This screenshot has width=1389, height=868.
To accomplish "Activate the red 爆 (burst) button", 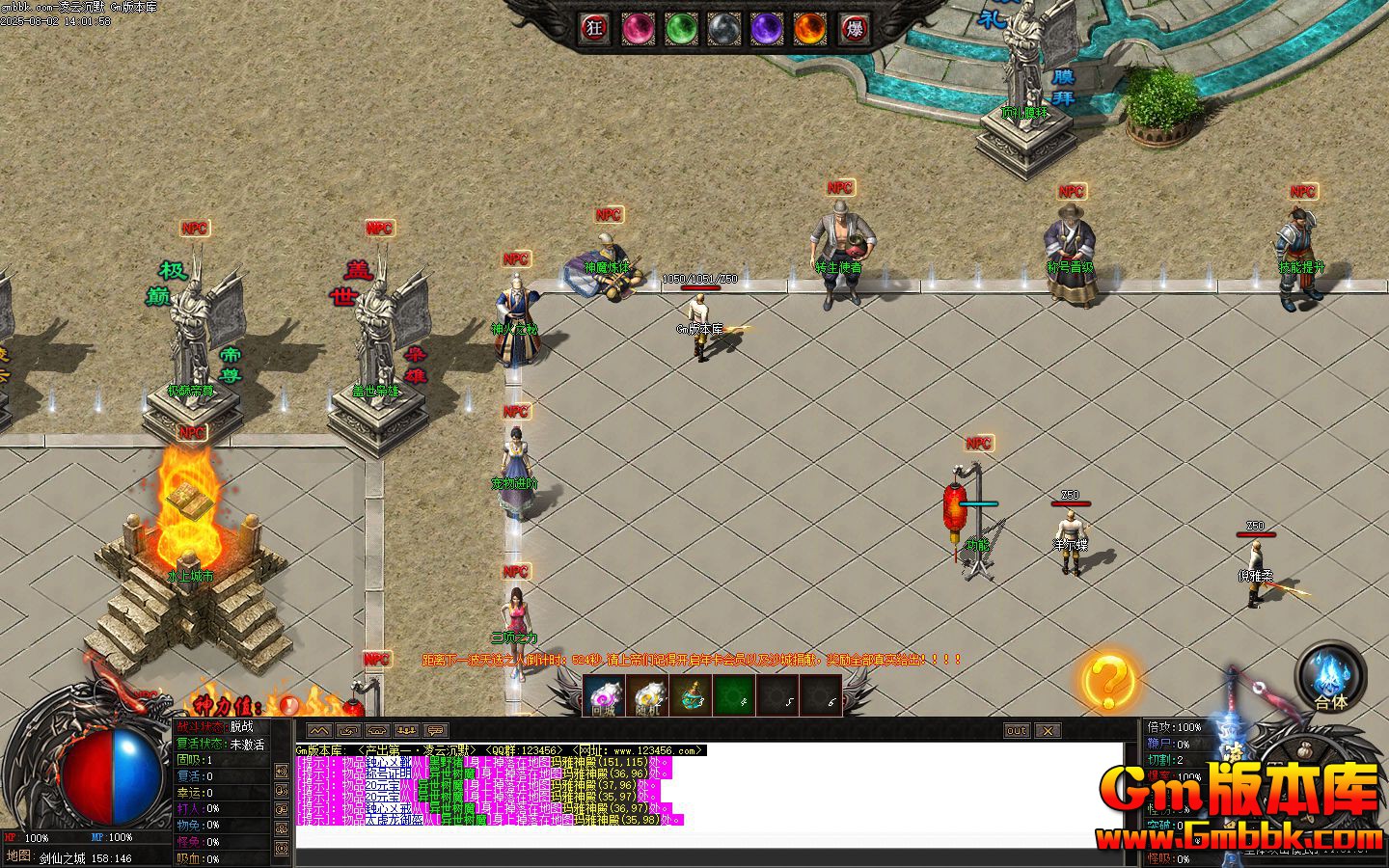I will [854, 29].
